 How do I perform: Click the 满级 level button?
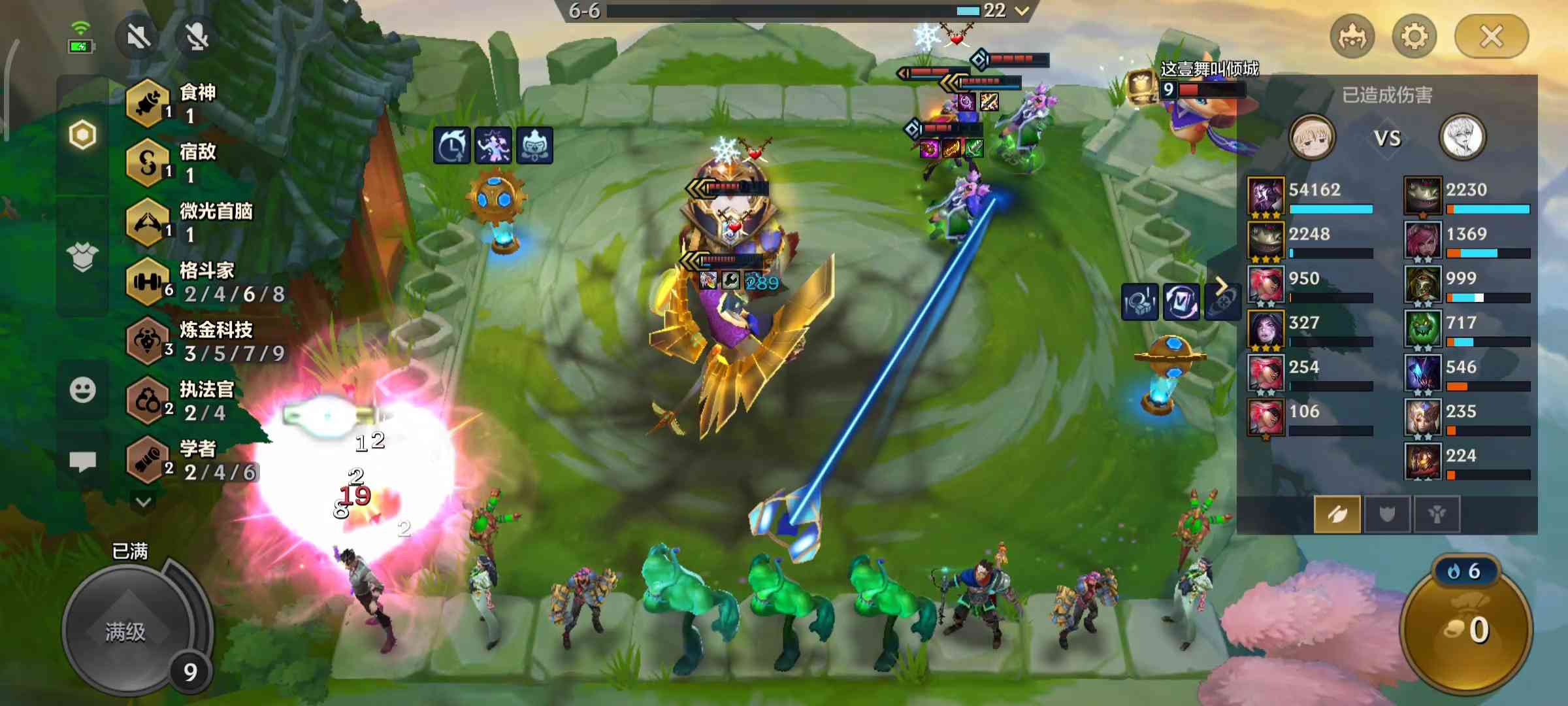127,630
